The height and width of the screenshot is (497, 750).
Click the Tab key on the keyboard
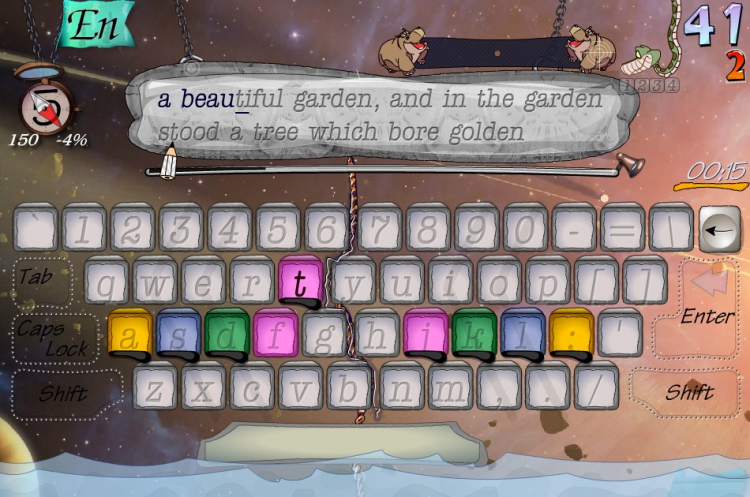40,279
